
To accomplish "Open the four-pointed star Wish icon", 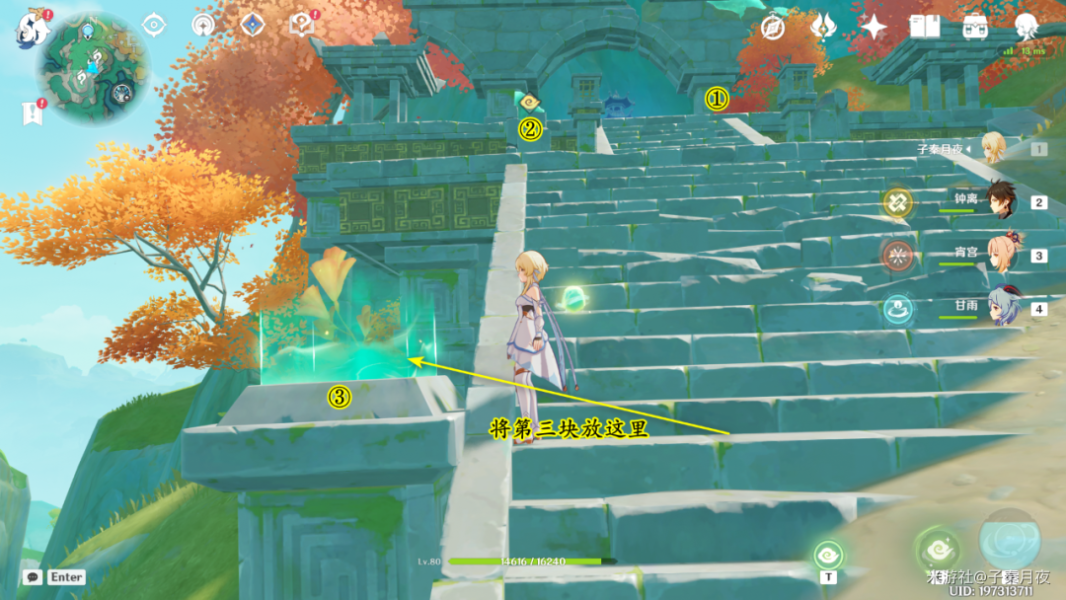I will pos(874,27).
